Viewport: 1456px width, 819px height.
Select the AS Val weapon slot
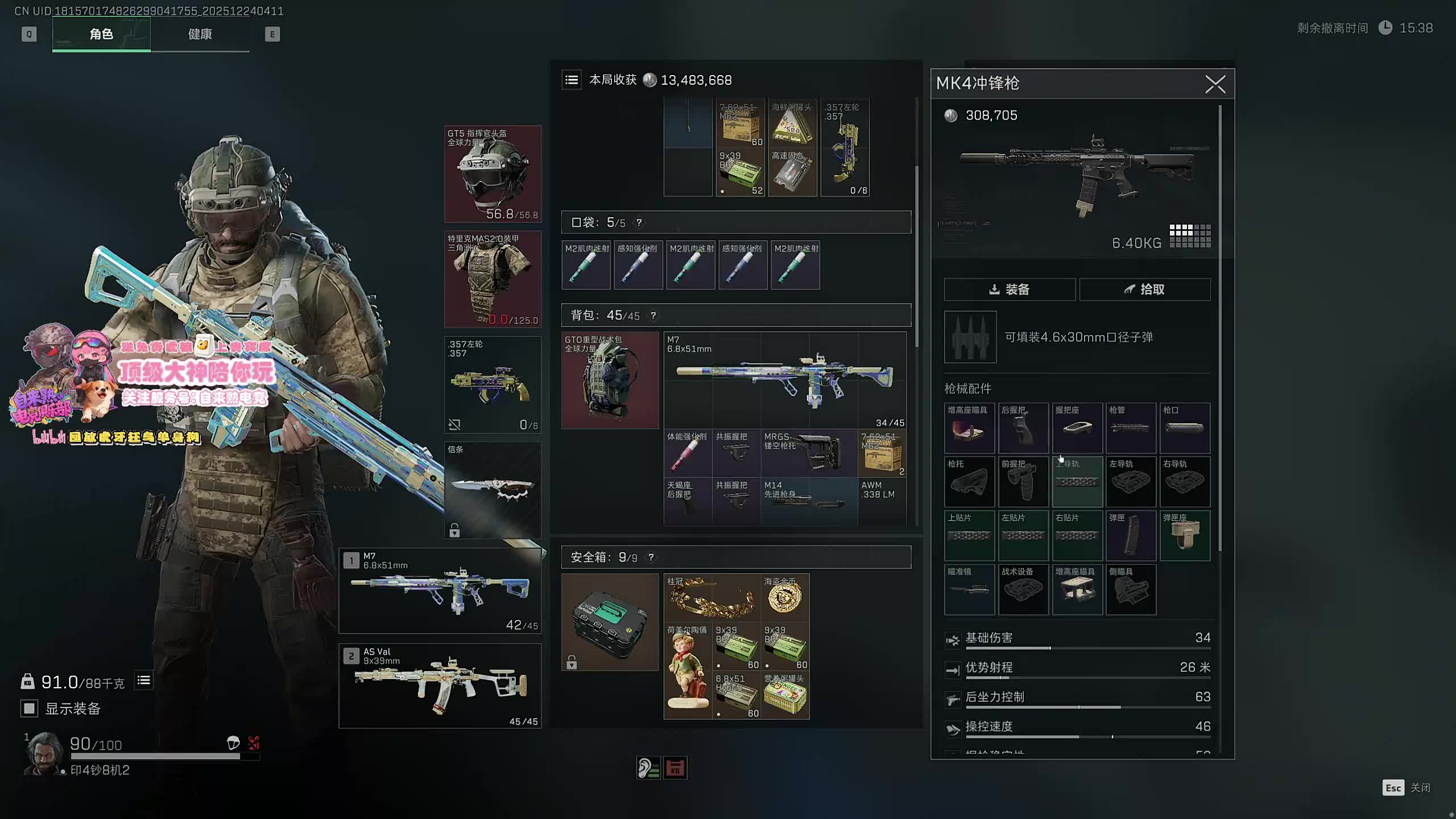point(440,686)
